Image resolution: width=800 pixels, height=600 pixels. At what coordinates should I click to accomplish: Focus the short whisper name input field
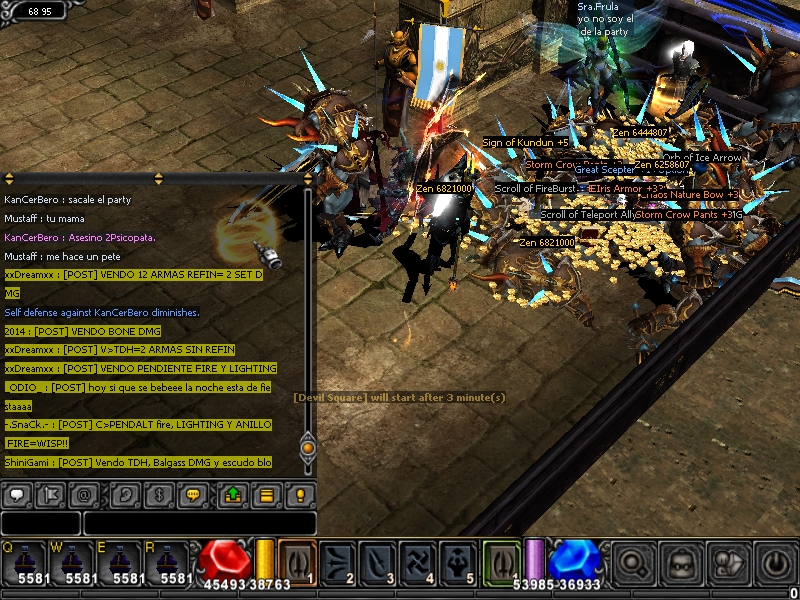(40, 523)
